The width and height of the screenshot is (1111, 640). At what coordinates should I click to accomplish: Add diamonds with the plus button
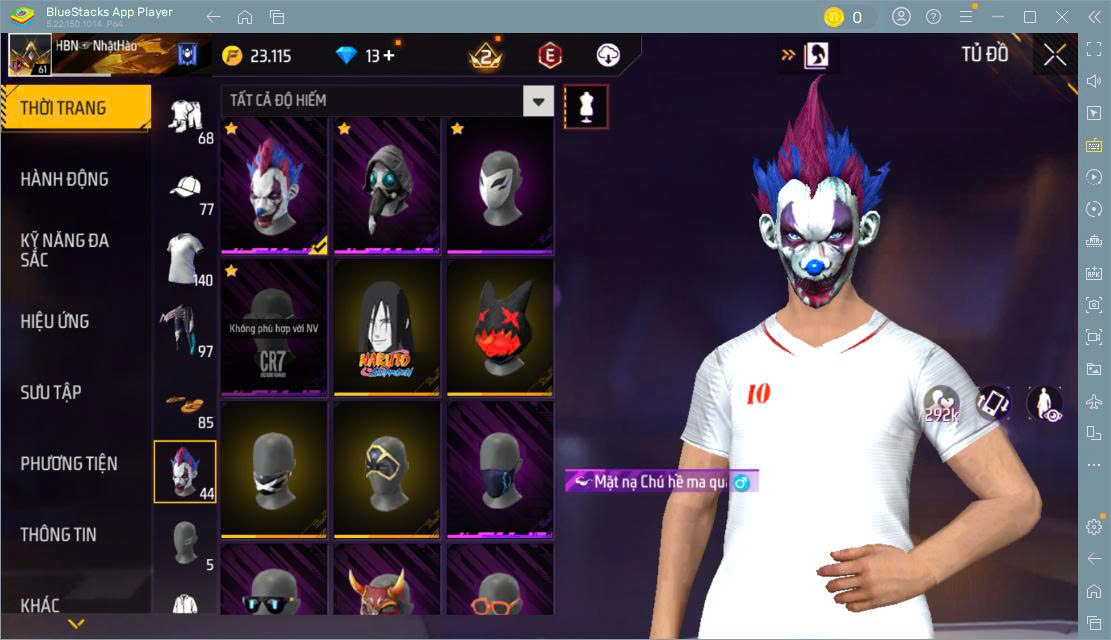coord(389,56)
